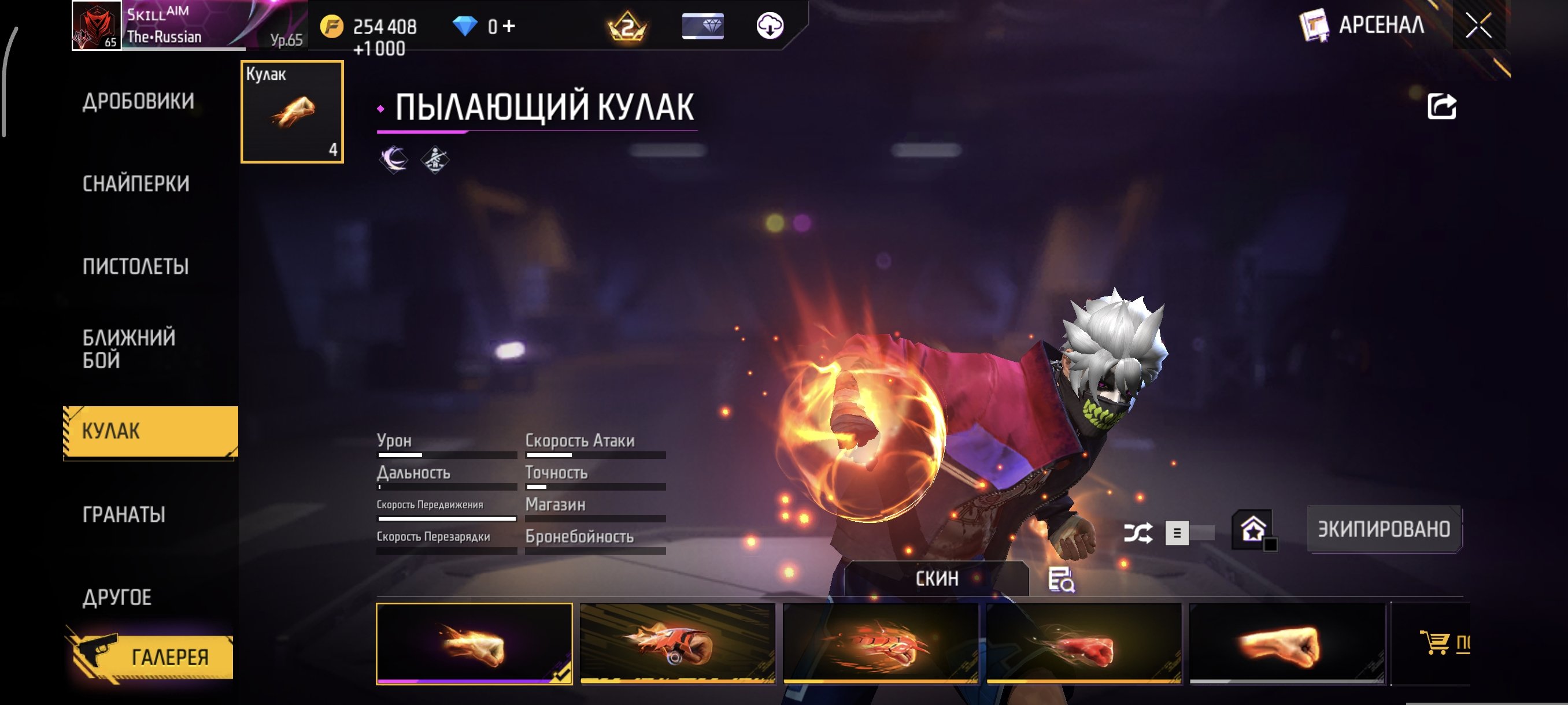The height and width of the screenshot is (705, 1568).
Task: Select the Пистолеты category
Action: (x=136, y=266)
